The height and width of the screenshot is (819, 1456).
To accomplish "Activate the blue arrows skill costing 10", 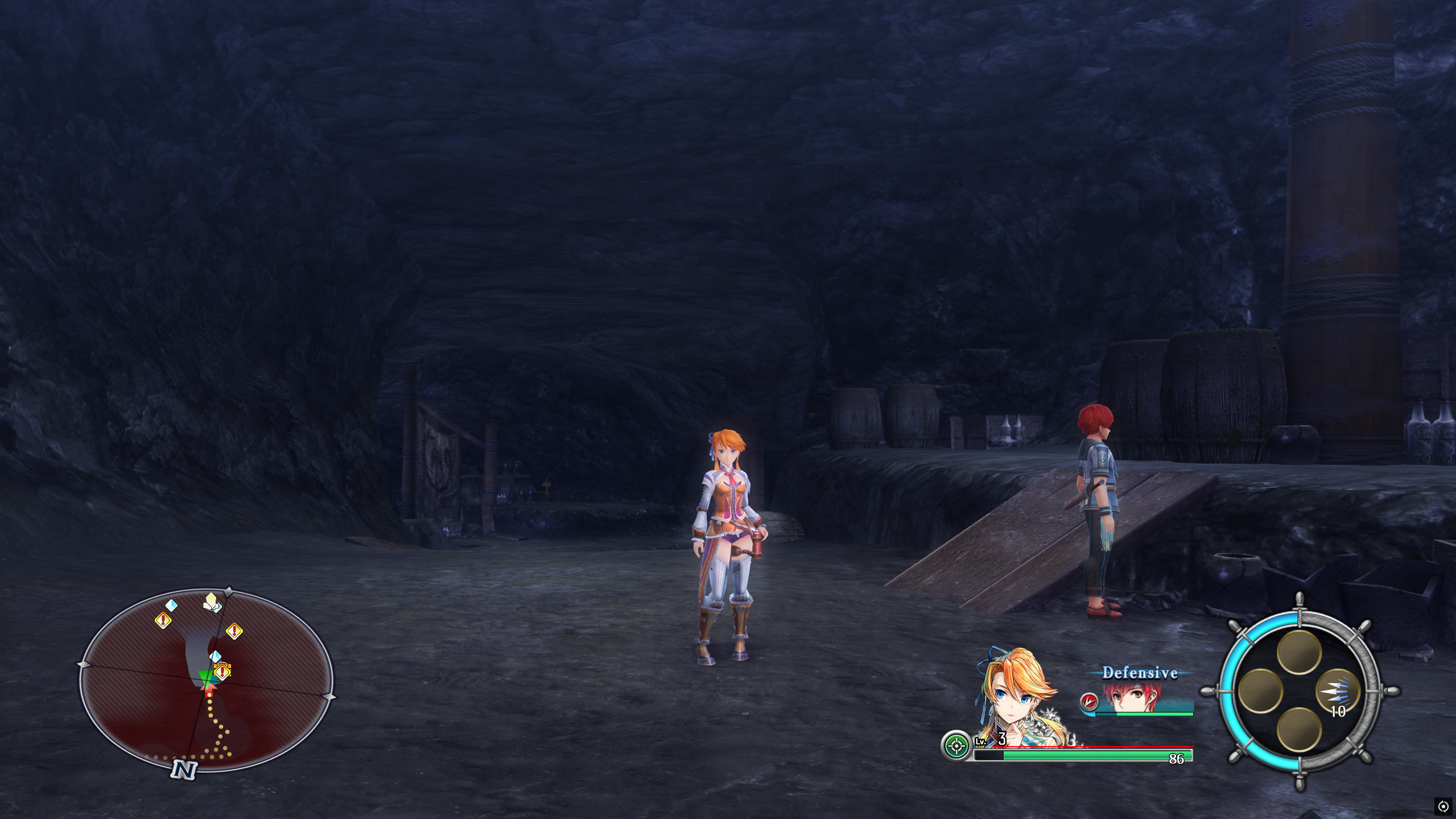I will [x=1337, y=692].
